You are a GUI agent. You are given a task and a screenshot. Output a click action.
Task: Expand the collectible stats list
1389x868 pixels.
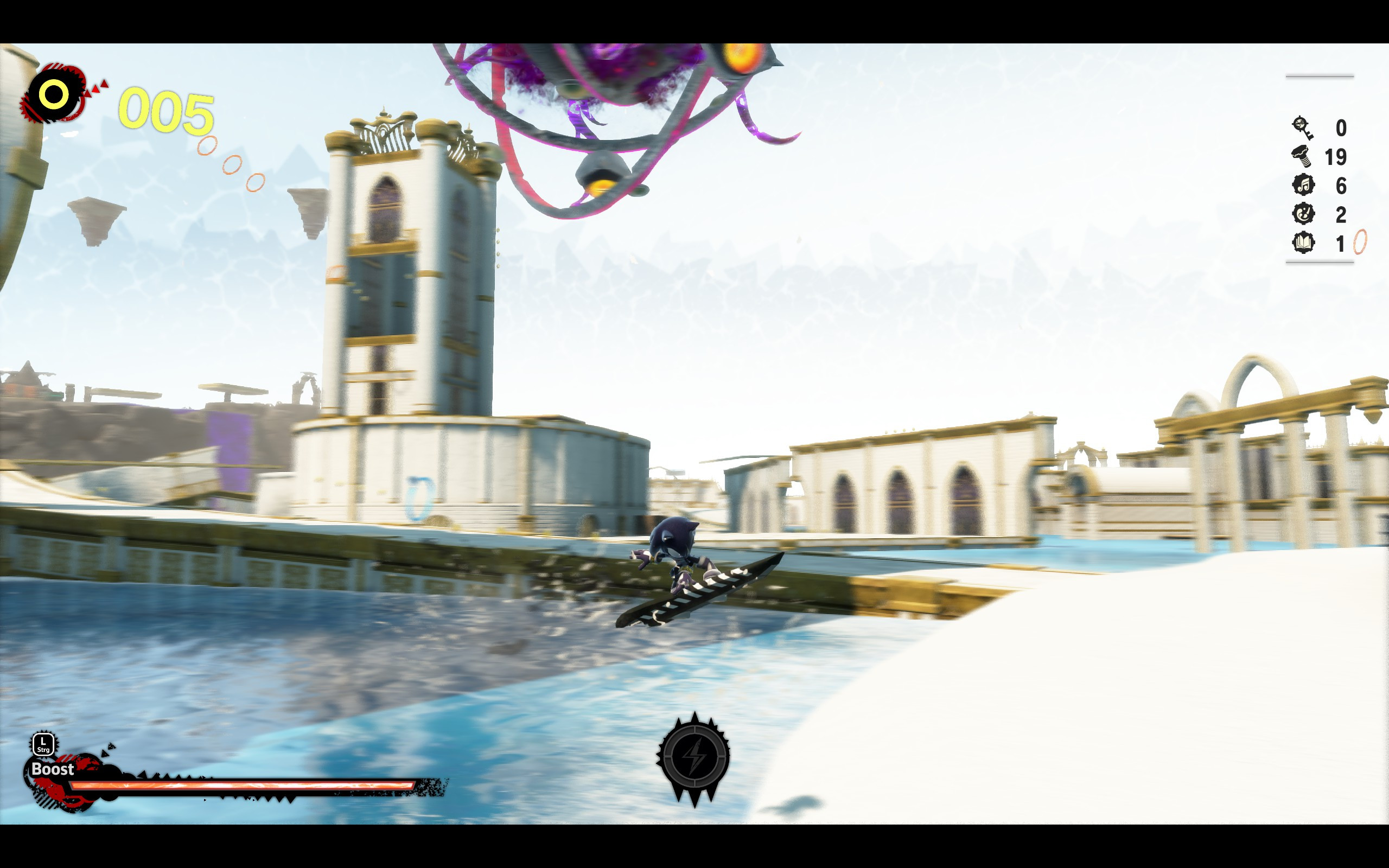click(x=1320, y=184)
